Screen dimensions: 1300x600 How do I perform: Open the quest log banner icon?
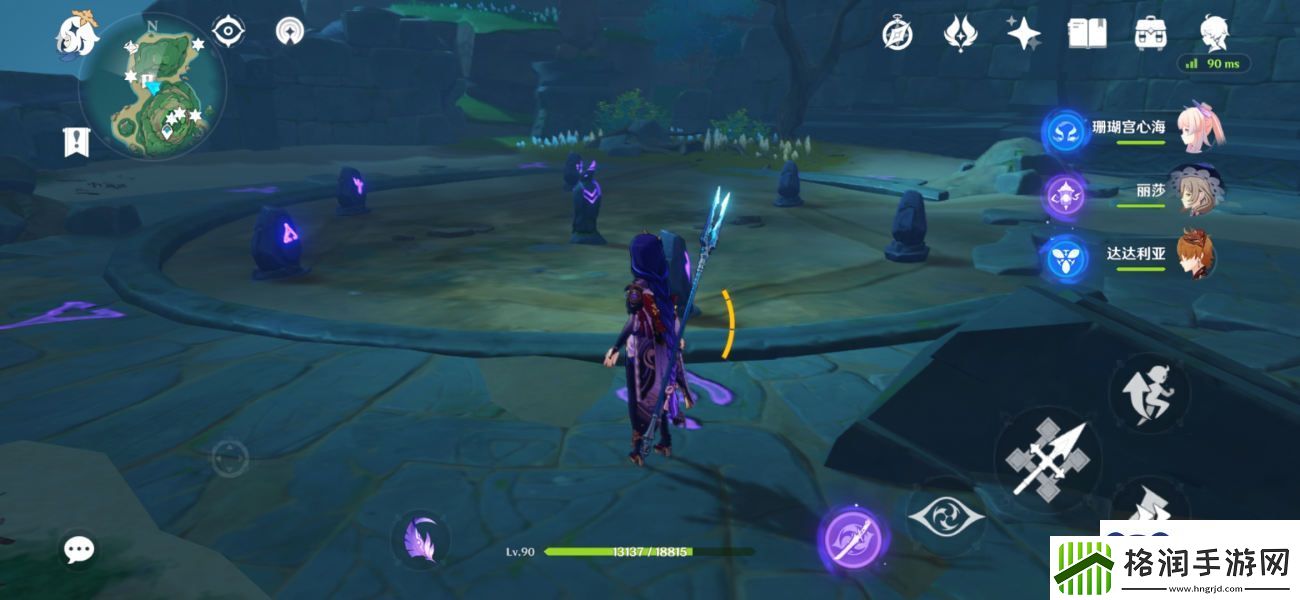[x=76, y=142]
